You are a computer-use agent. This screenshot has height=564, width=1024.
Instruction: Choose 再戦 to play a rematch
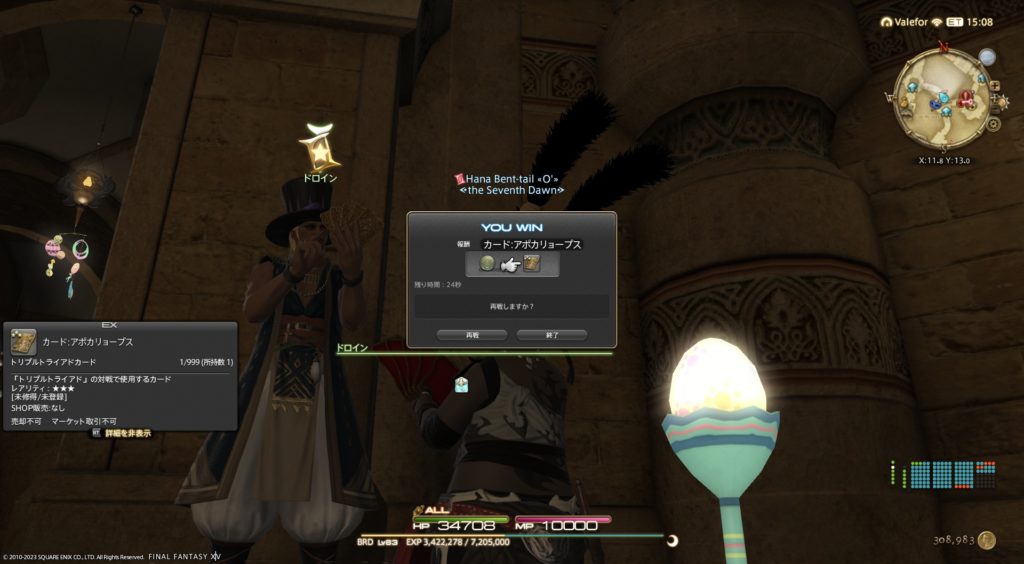pos(458,335)
